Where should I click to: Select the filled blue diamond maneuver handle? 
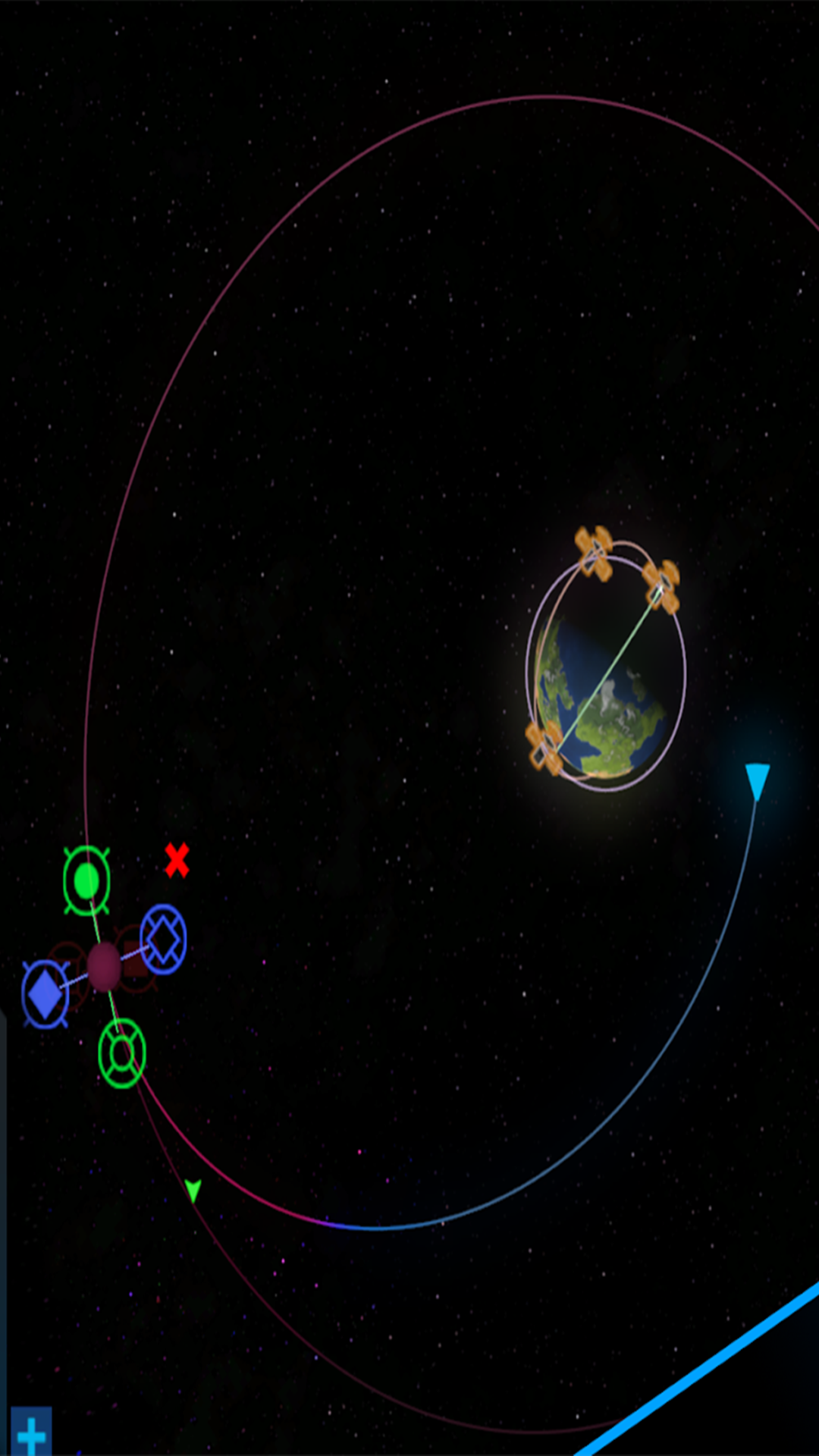45,993
